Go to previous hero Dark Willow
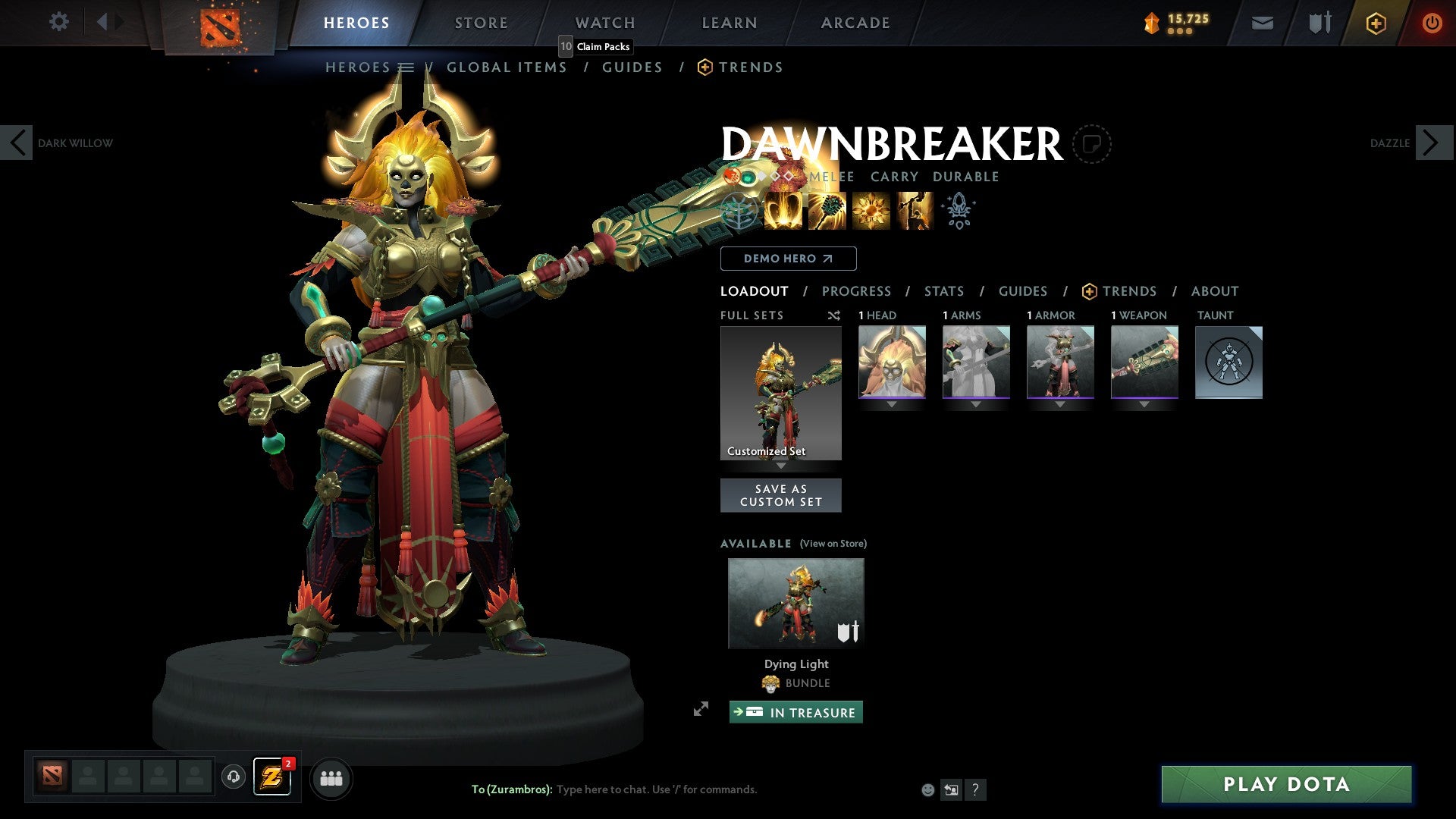1456x819 pixels. coord(17,143)
